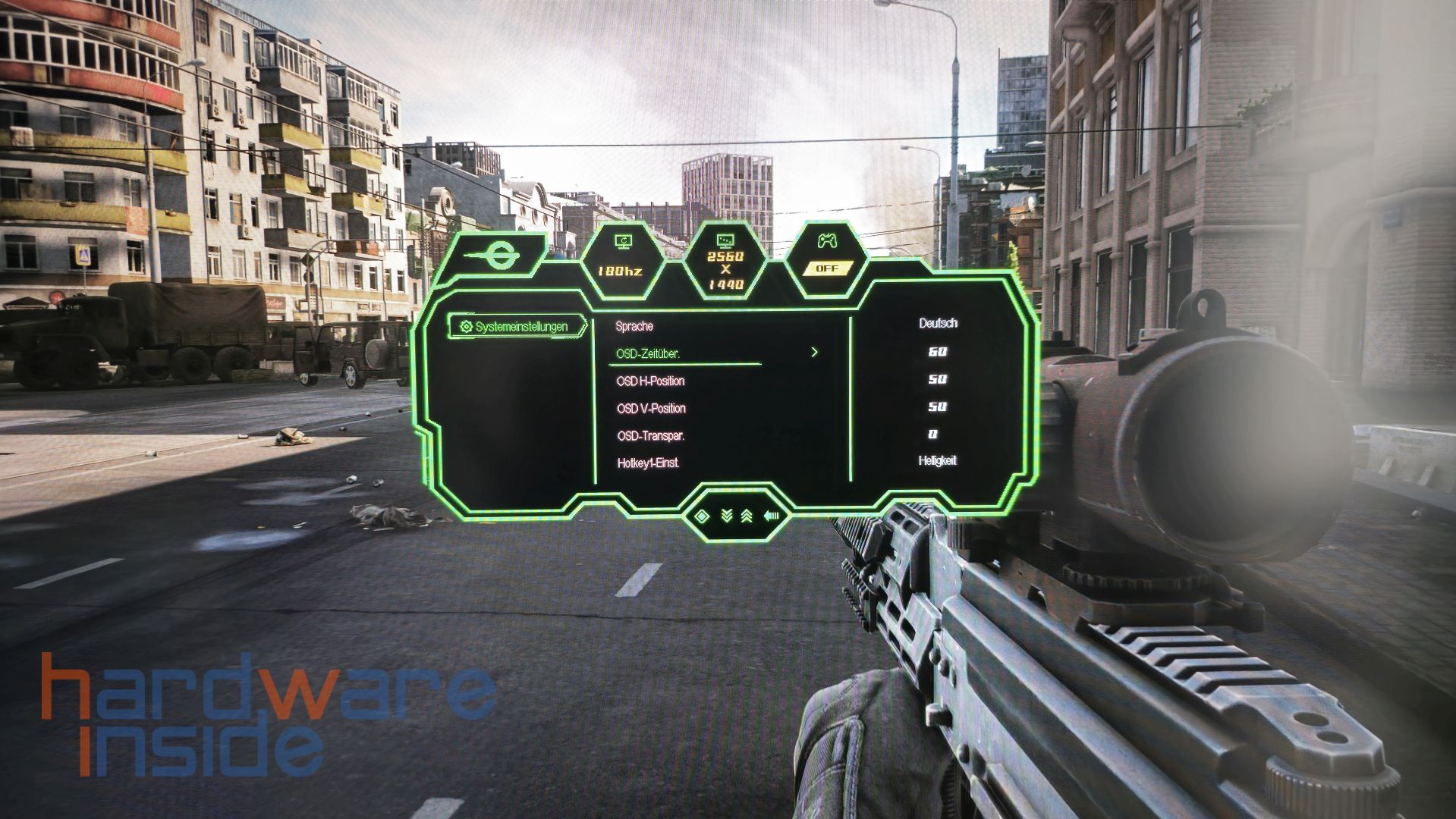Click the double up-chevron icon
1456x819 pixels.
747,516
